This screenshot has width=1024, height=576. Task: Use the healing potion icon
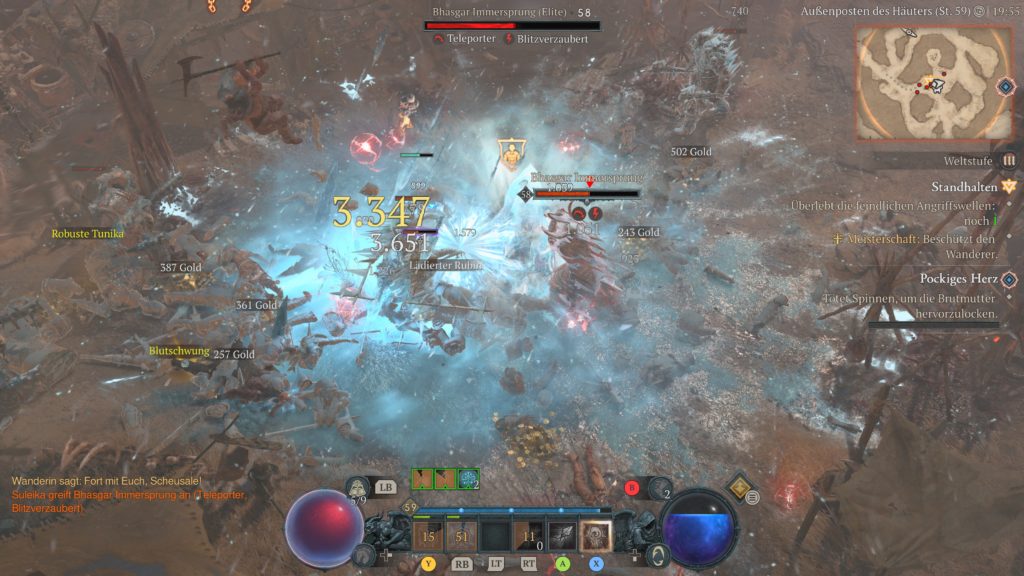point(358,488)
